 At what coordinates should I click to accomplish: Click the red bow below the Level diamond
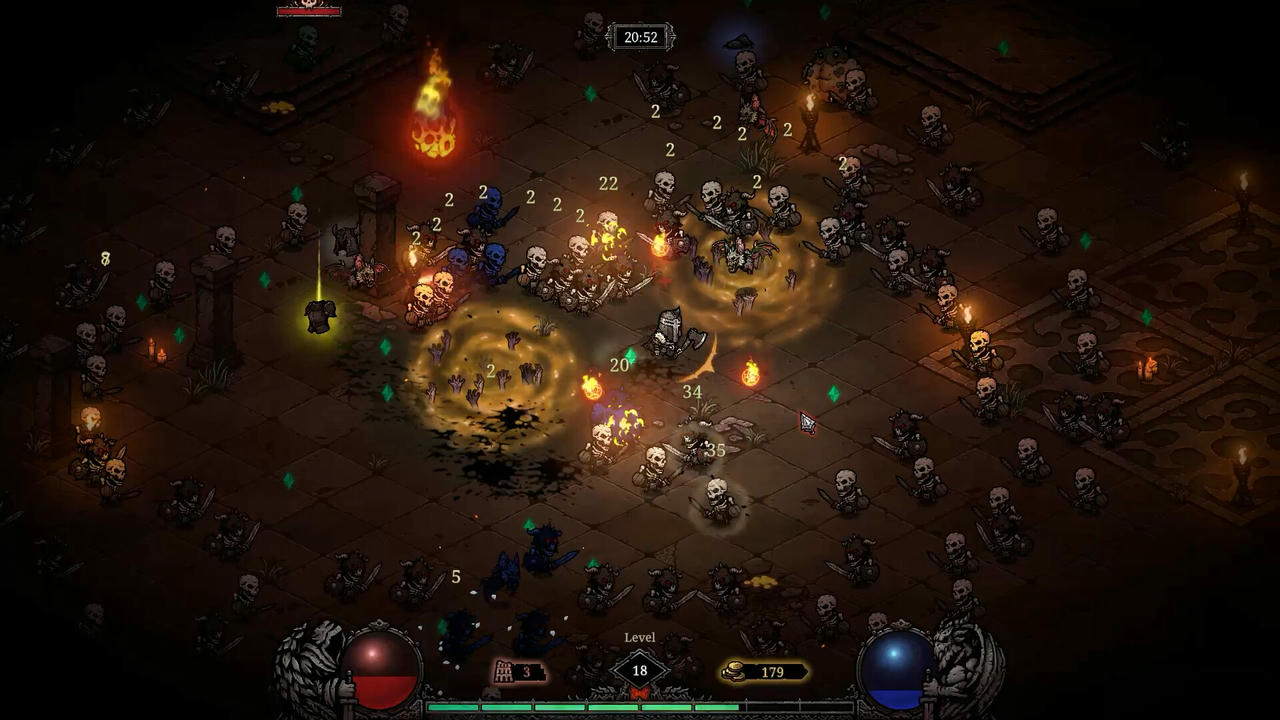click(x=639, y=693)
